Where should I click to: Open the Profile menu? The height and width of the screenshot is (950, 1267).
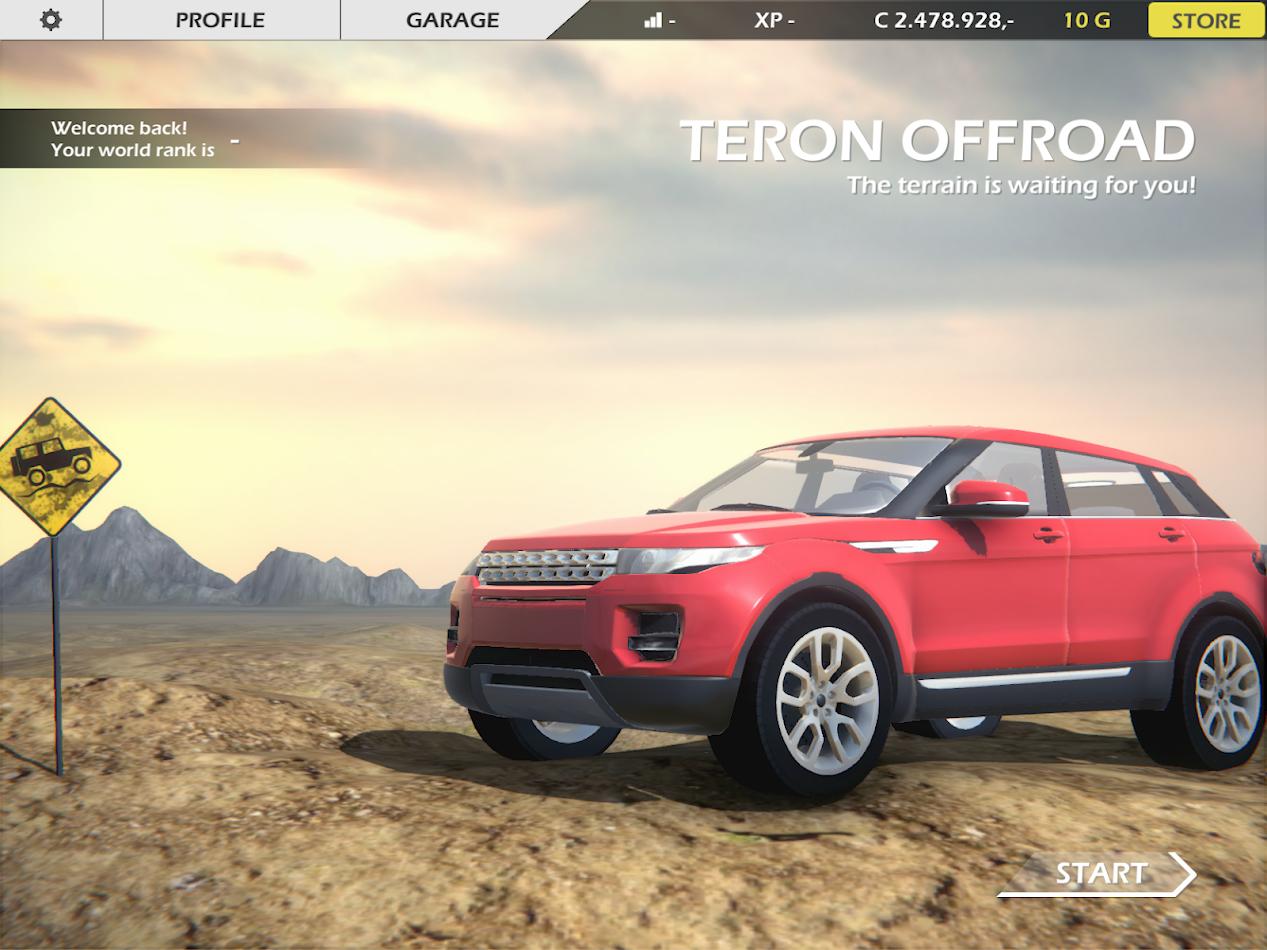[220, 20]
